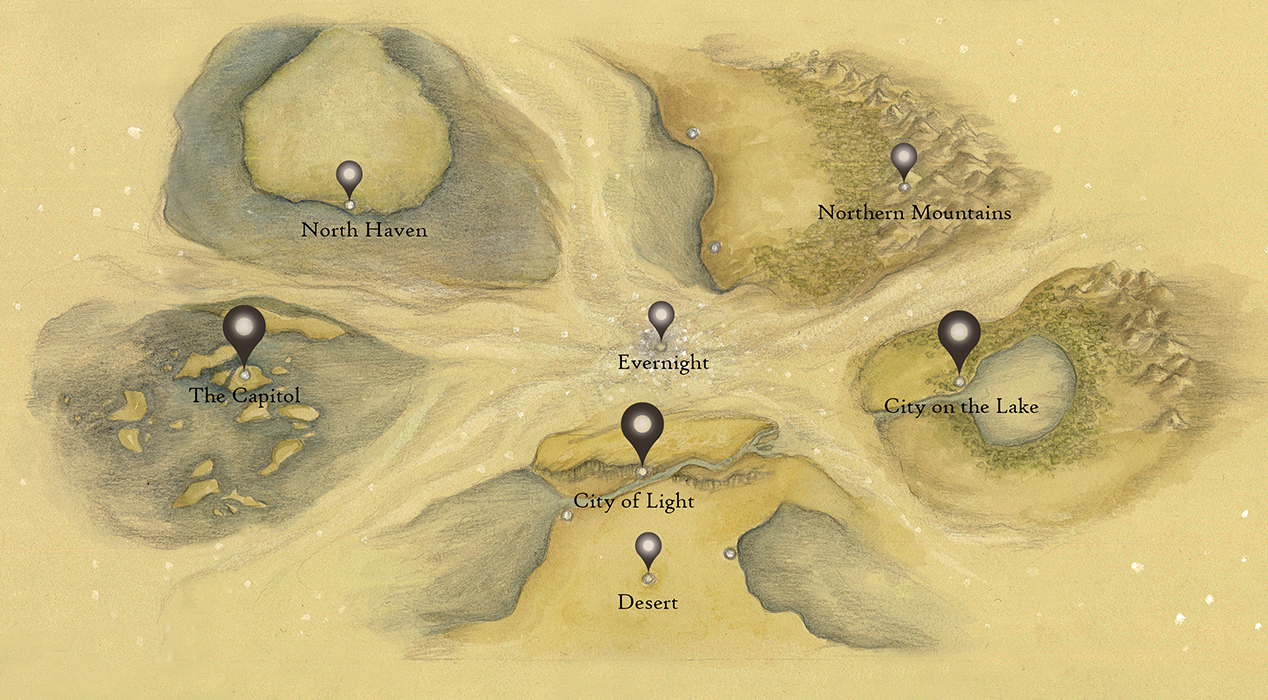The image size is (1268, 700).
Task: Open the Northern Mountains location pin
Action: tap(904, 160)
